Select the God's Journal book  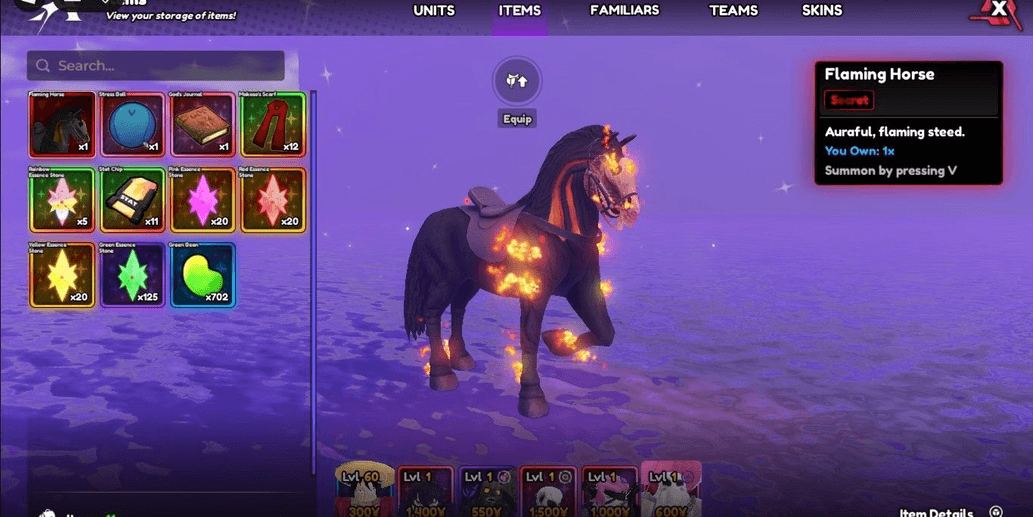point(202,125)
